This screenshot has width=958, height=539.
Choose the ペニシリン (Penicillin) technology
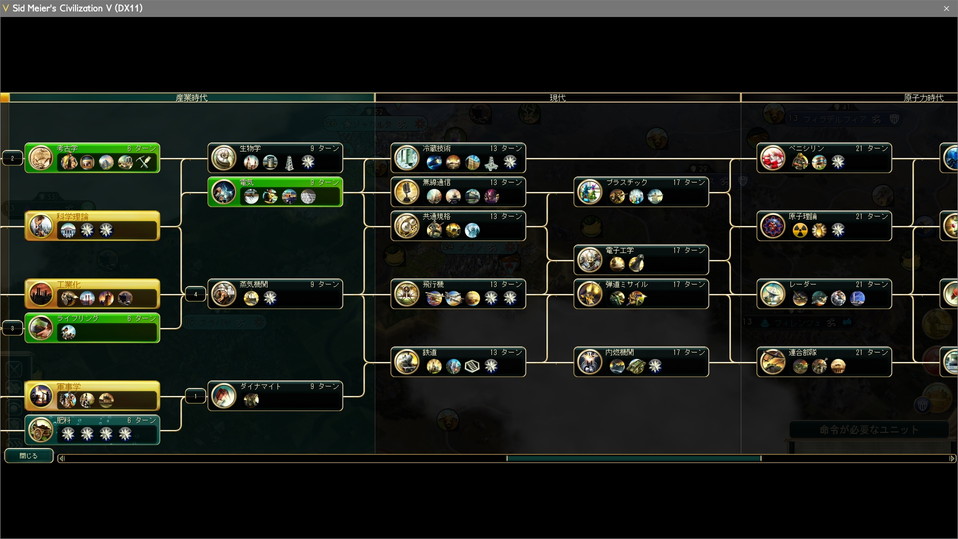(824, 158)
